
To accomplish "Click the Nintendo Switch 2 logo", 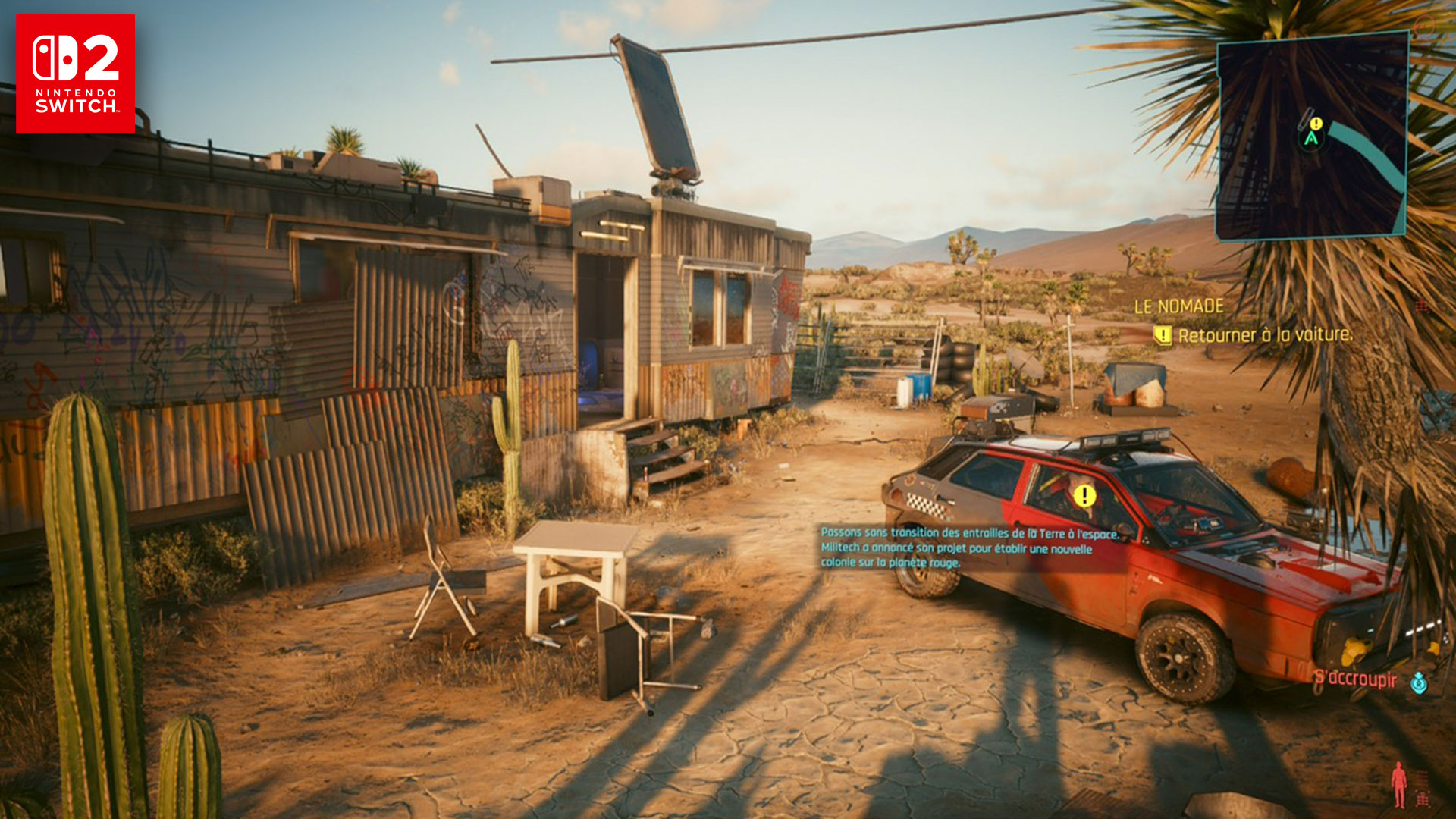I will pyautogui.click(x=75, y=74).
